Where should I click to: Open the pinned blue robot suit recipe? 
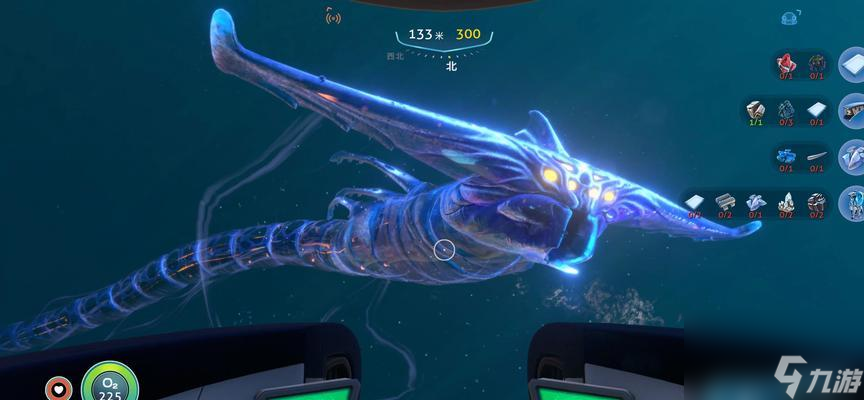click(851, 202)
